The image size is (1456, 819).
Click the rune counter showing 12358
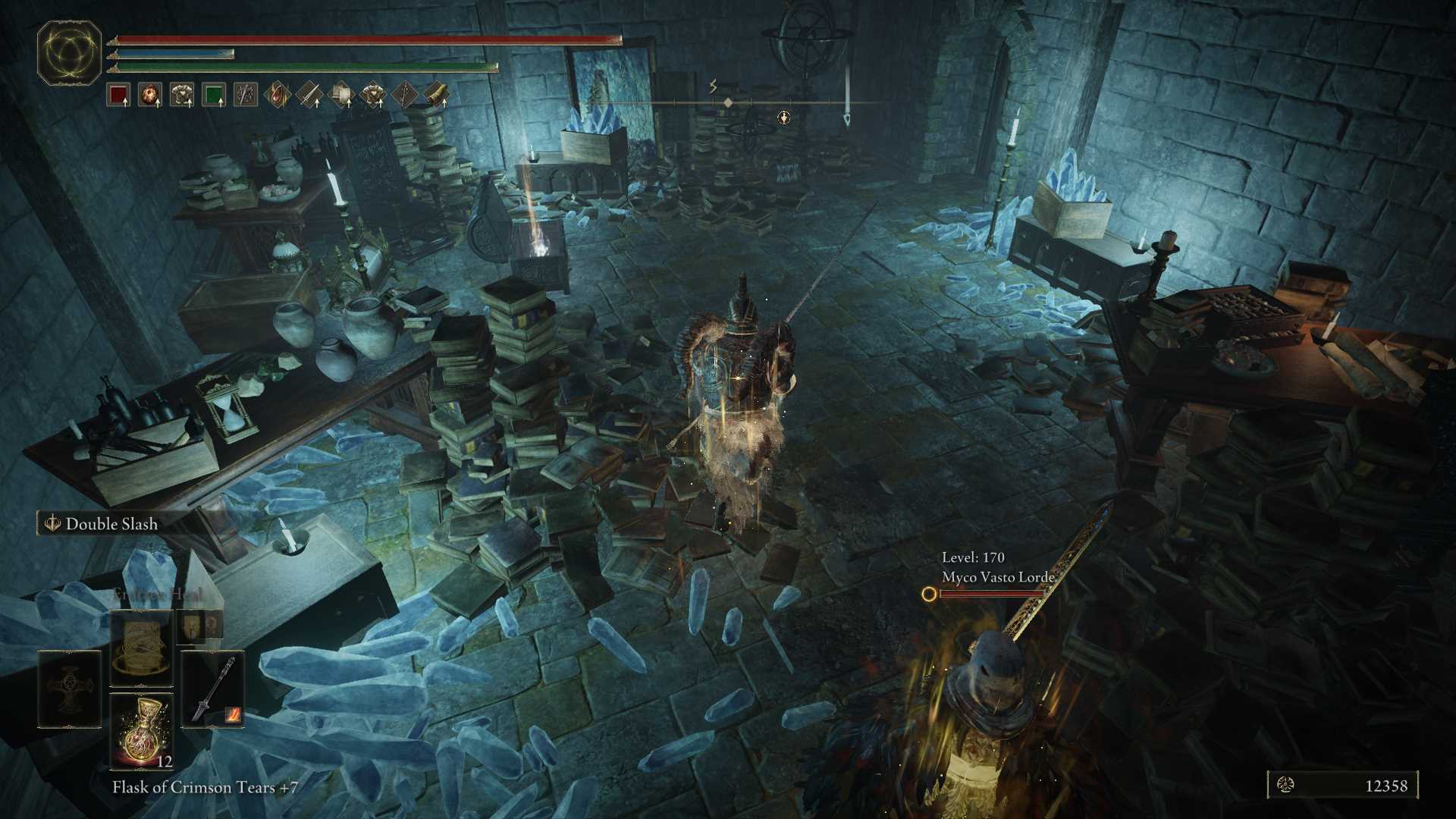tap(1342, 786)
